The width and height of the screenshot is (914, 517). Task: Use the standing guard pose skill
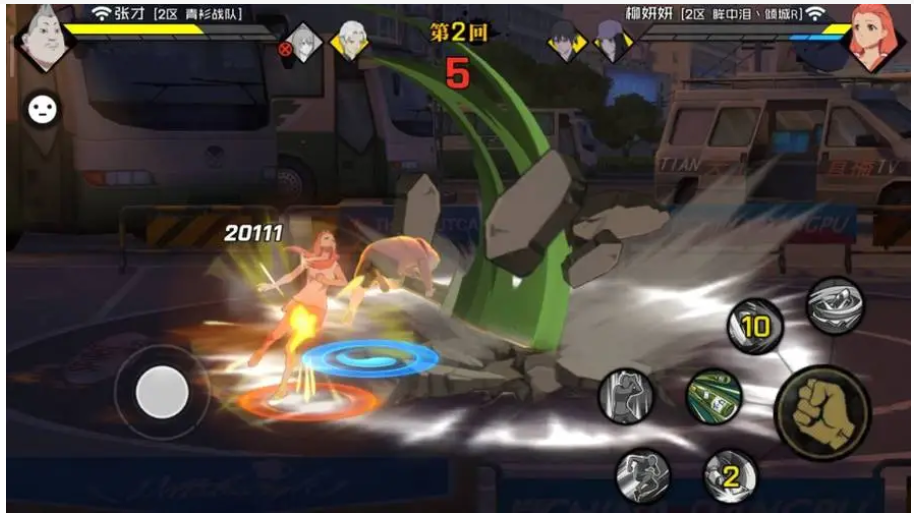(626, 396)
